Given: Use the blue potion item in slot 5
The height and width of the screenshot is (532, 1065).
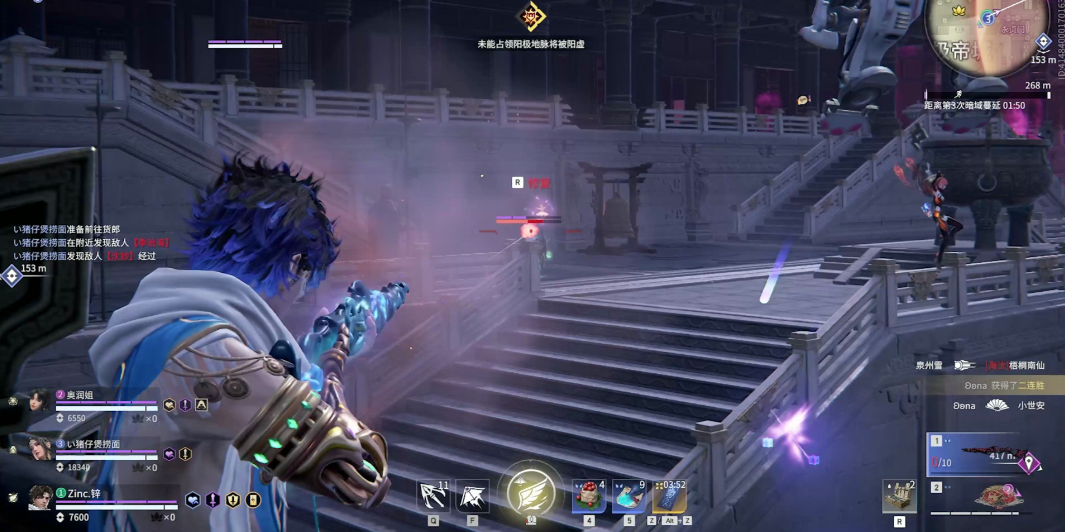Looking at the screenshot, I should 629,497.
